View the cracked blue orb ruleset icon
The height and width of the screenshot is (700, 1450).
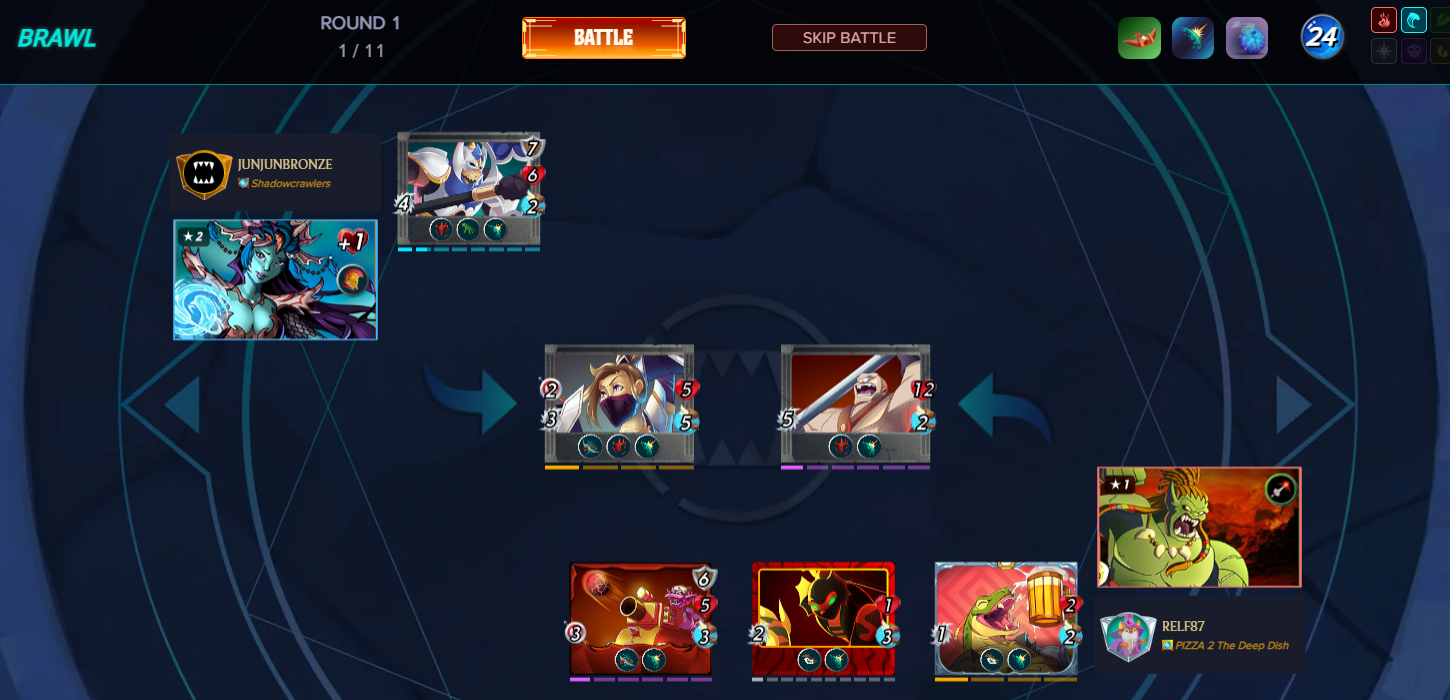[x=1247, y=38]
